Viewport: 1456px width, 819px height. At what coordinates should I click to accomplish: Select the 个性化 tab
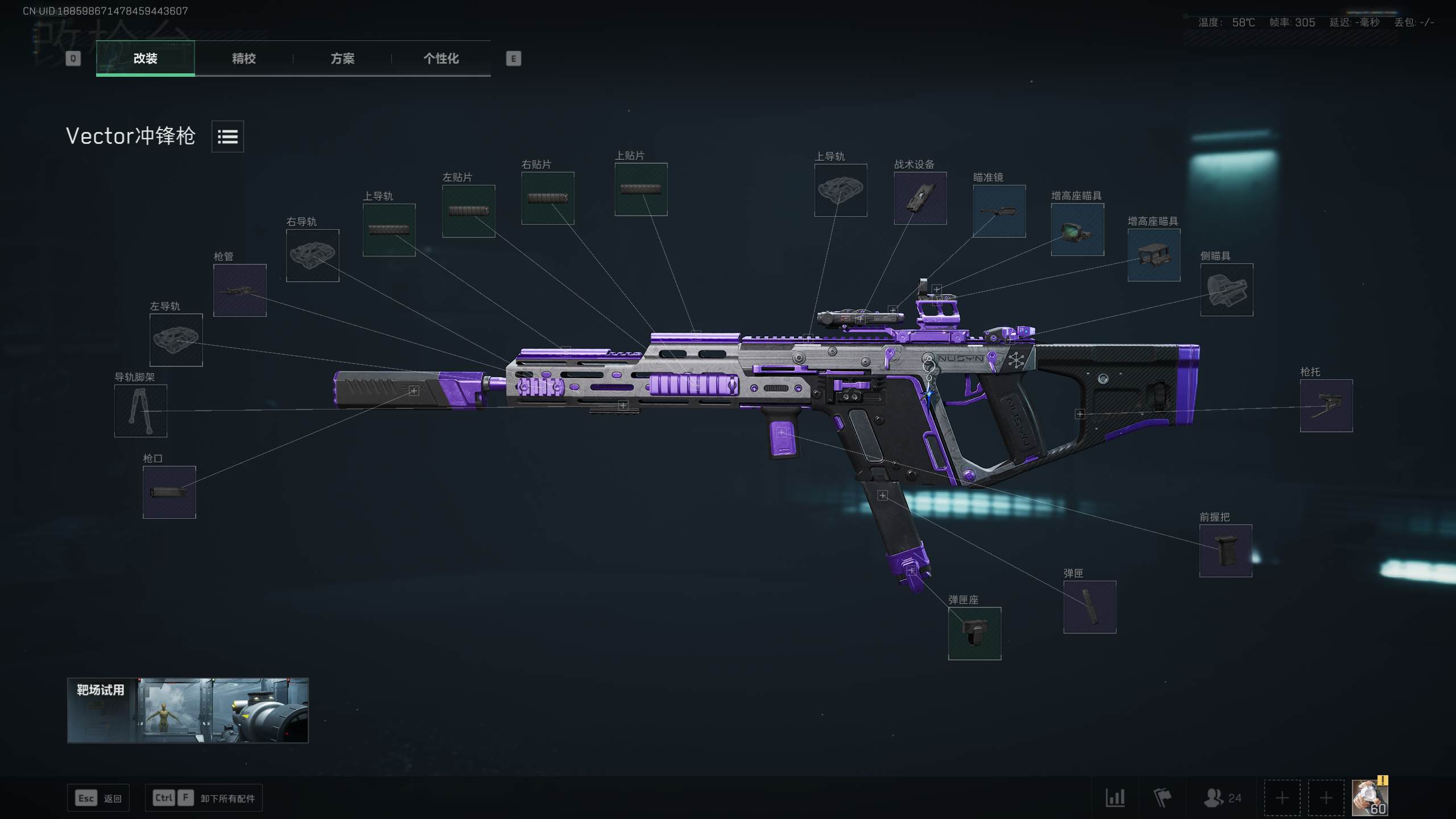[x=441, y=59]
